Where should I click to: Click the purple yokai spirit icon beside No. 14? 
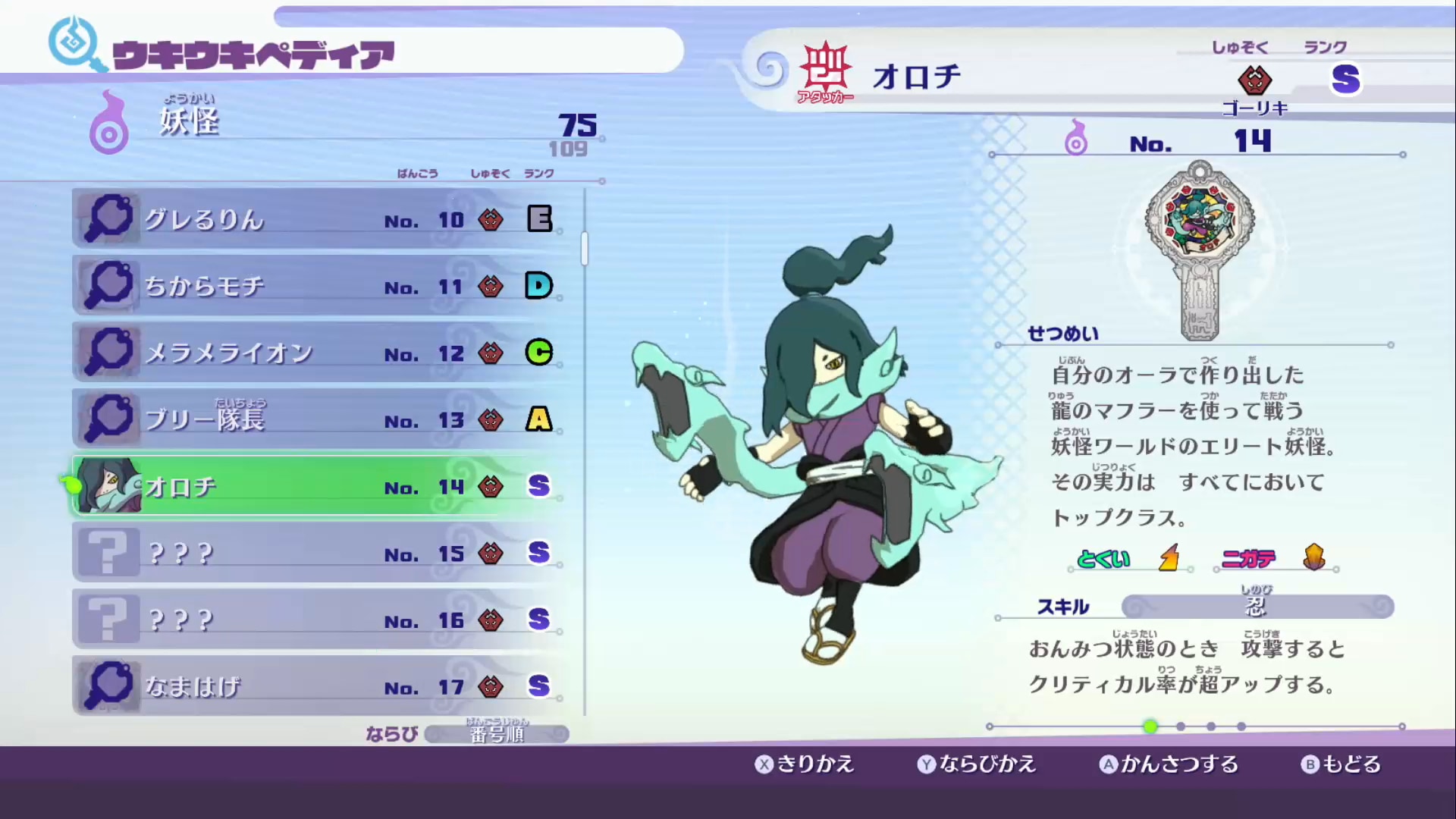pyautogui.click(x=1078, y=140)
